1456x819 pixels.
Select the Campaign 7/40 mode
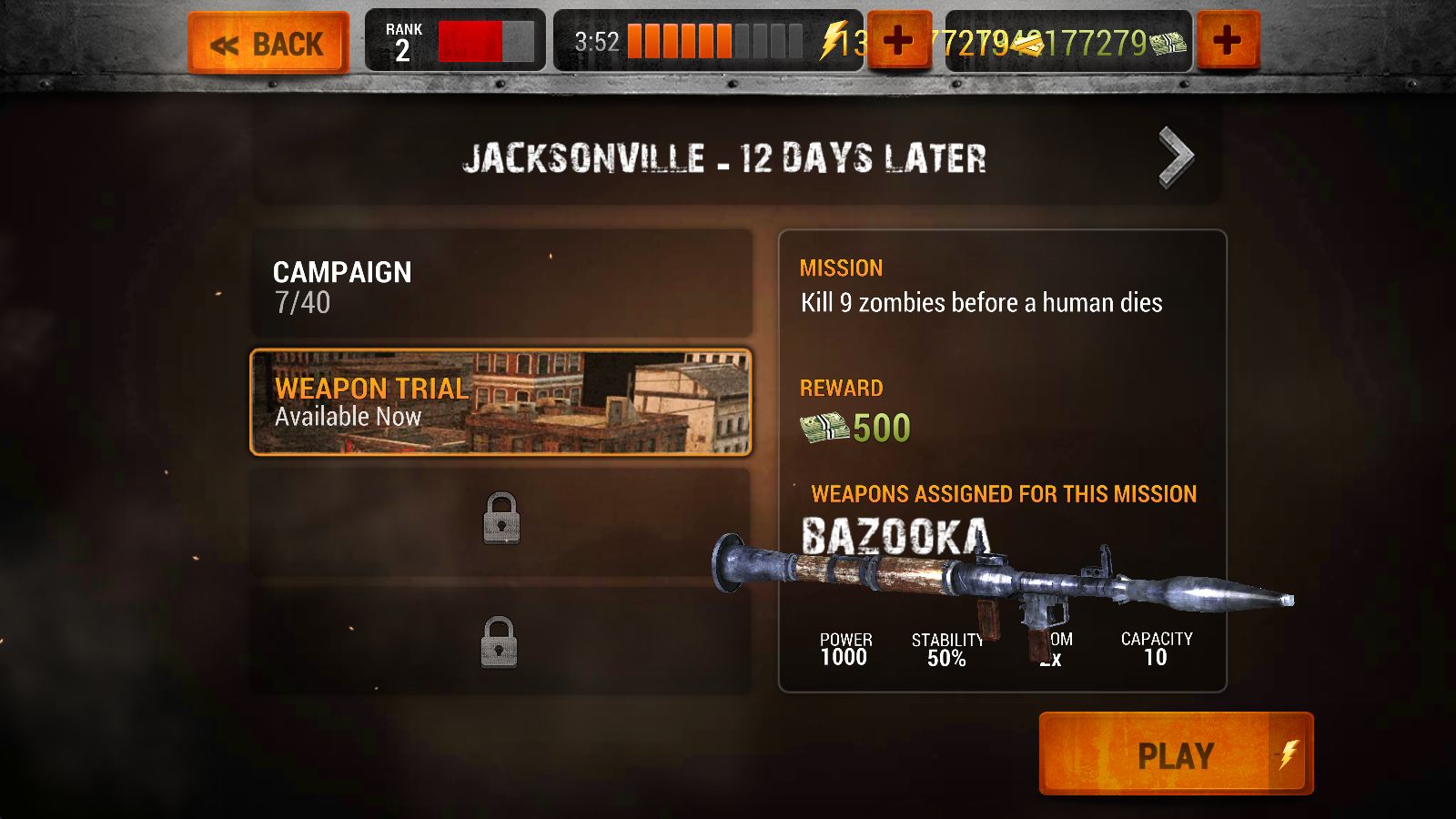pyautogui.click(x=500, y=285)
